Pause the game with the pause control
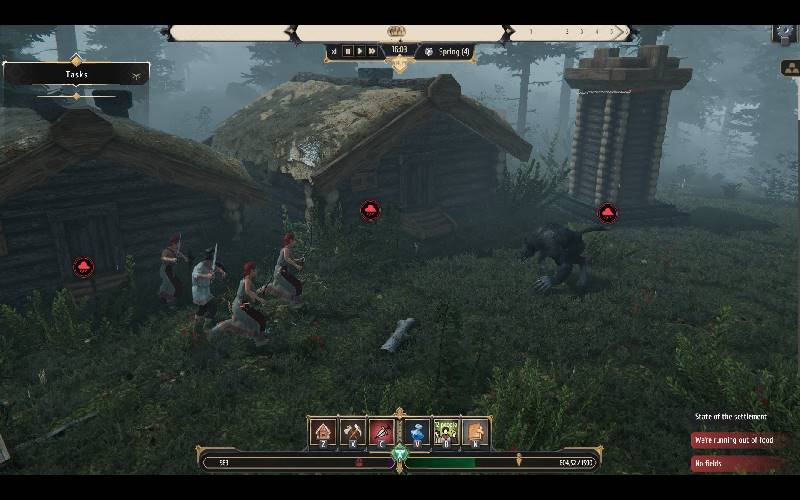The image size is (800, 500). tap(348, 51)
